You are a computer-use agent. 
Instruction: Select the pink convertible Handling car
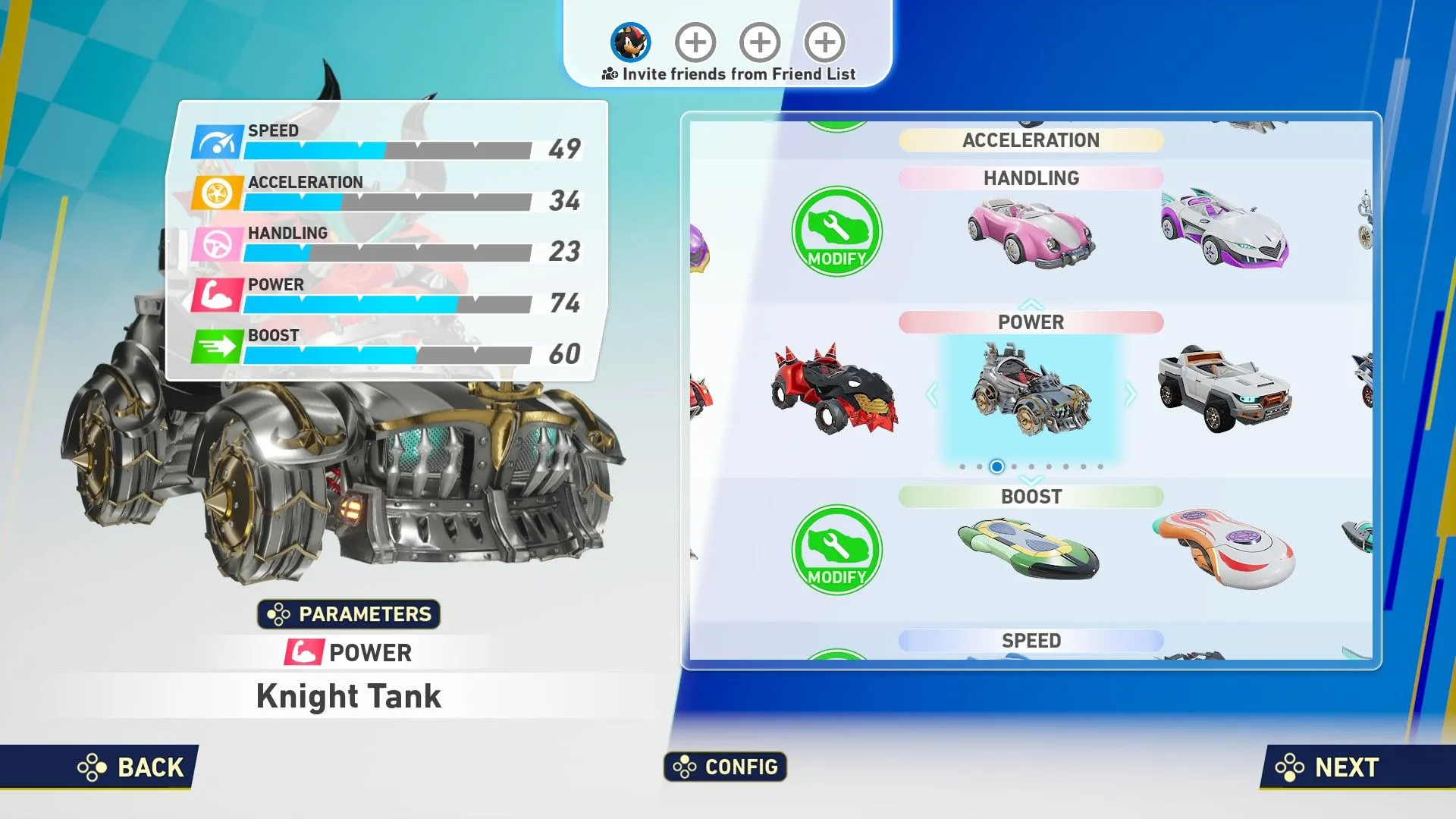pos(1031,233)
